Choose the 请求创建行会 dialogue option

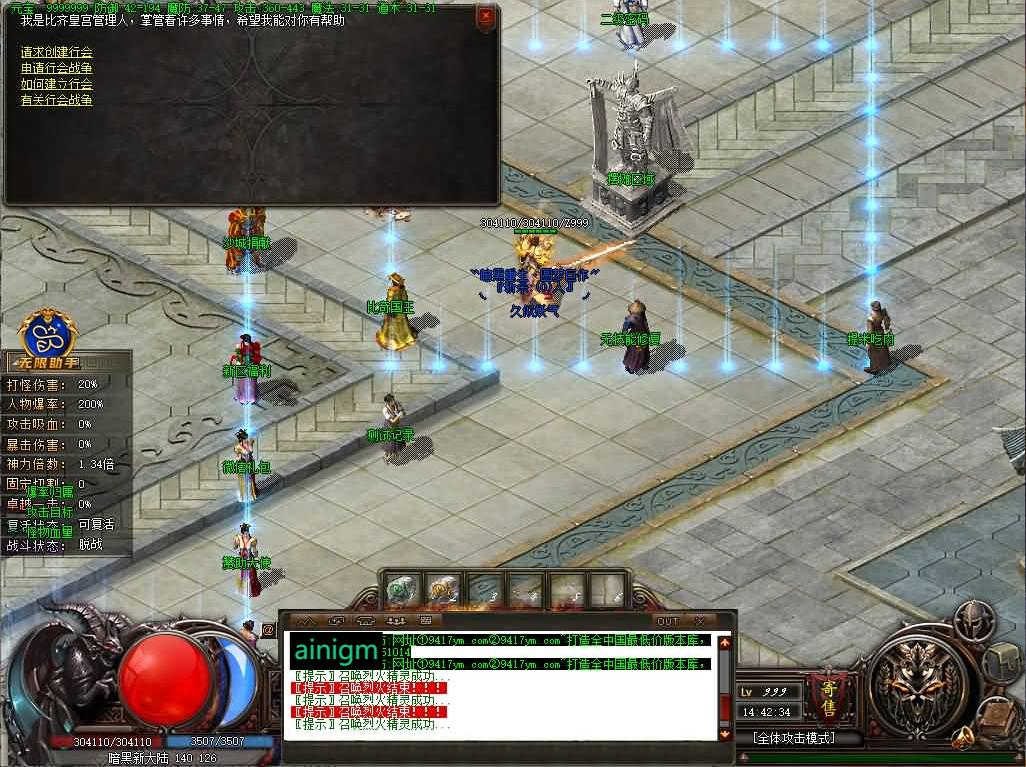coord(57,52)
